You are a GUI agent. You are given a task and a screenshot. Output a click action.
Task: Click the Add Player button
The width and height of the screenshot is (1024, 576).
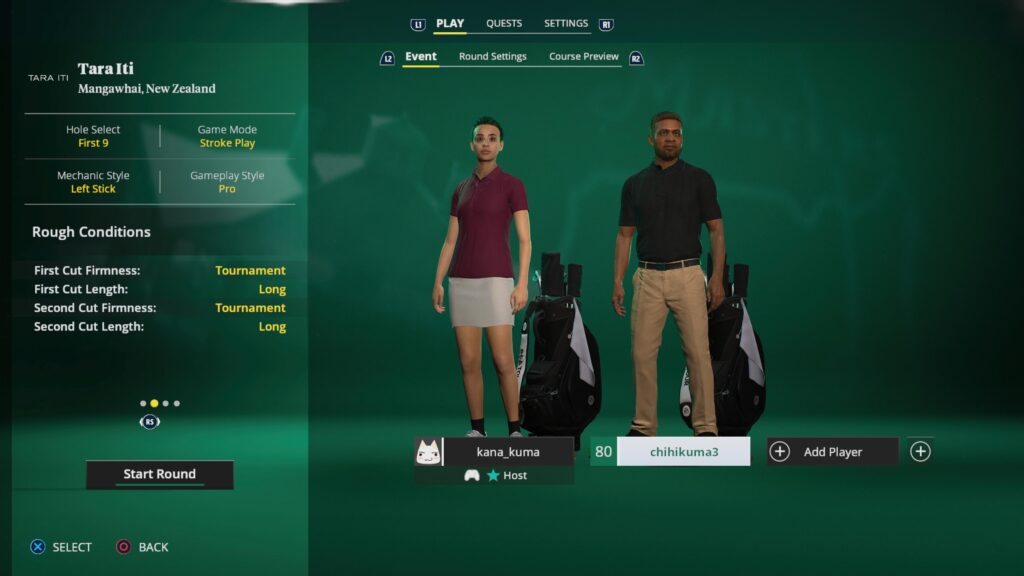pyautogui.click(x=832, y=452)
